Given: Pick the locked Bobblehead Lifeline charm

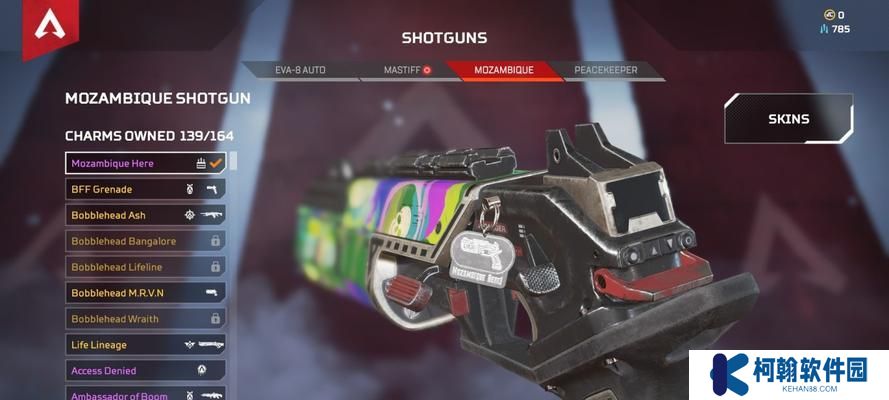Looking at the screenshot, I should [x=145, y=267].
